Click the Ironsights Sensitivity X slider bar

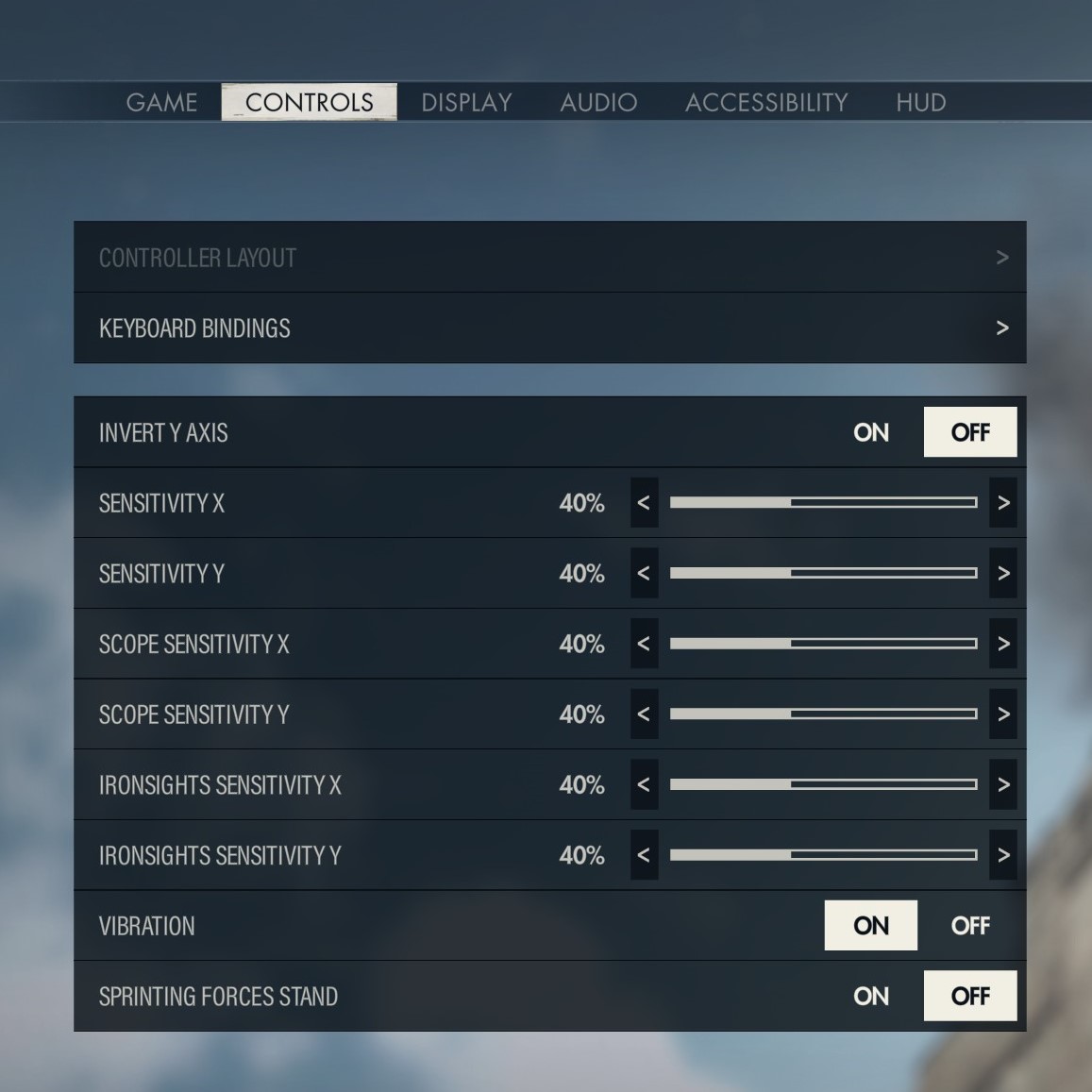[823, 784]
